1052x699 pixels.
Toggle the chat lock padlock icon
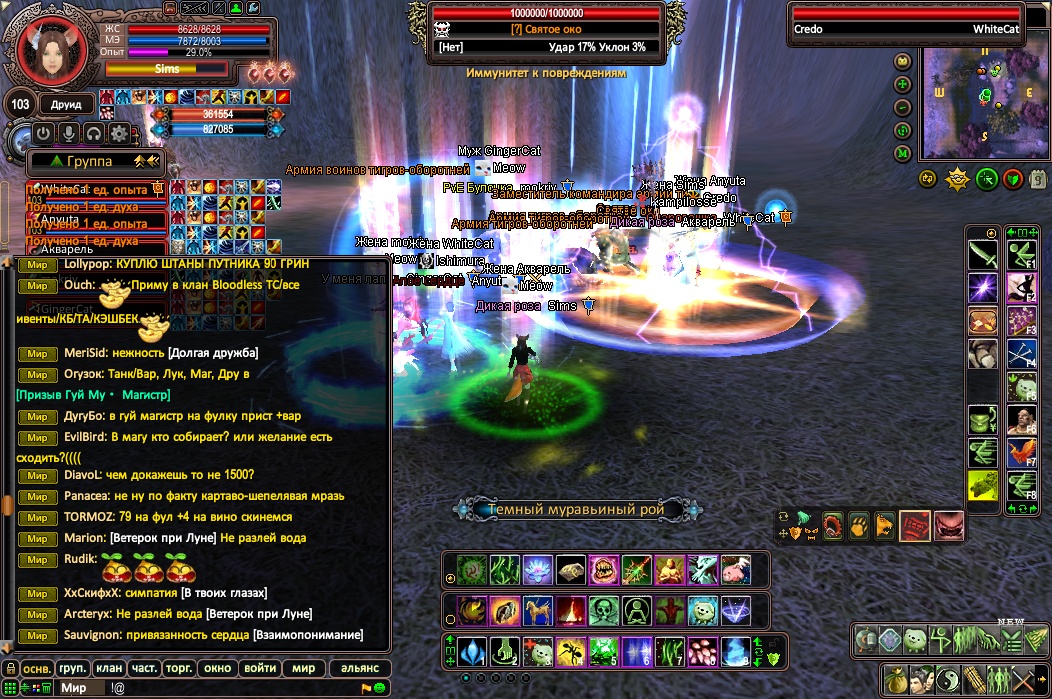pos(9,668)
